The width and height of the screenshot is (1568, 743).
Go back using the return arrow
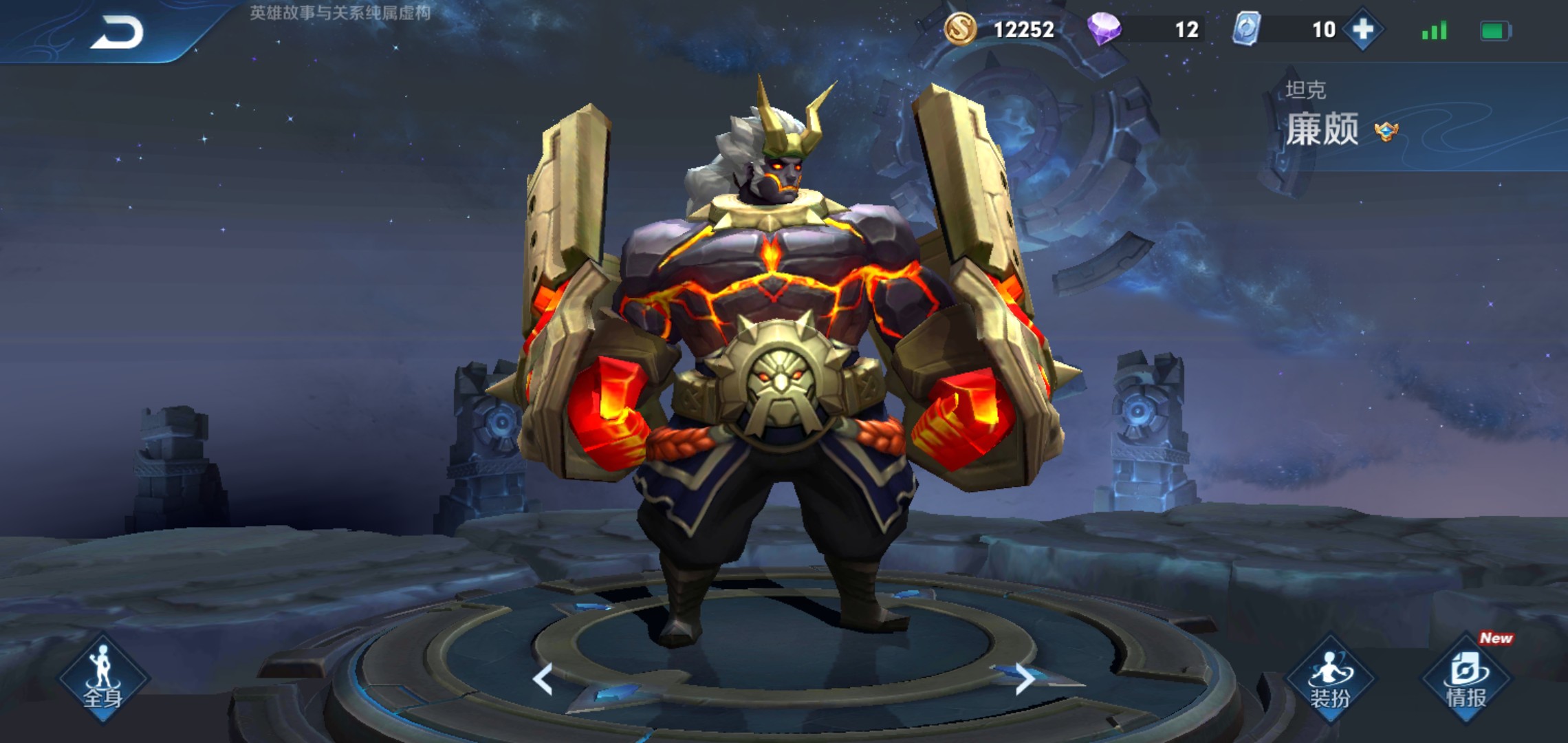pos(117,32)
